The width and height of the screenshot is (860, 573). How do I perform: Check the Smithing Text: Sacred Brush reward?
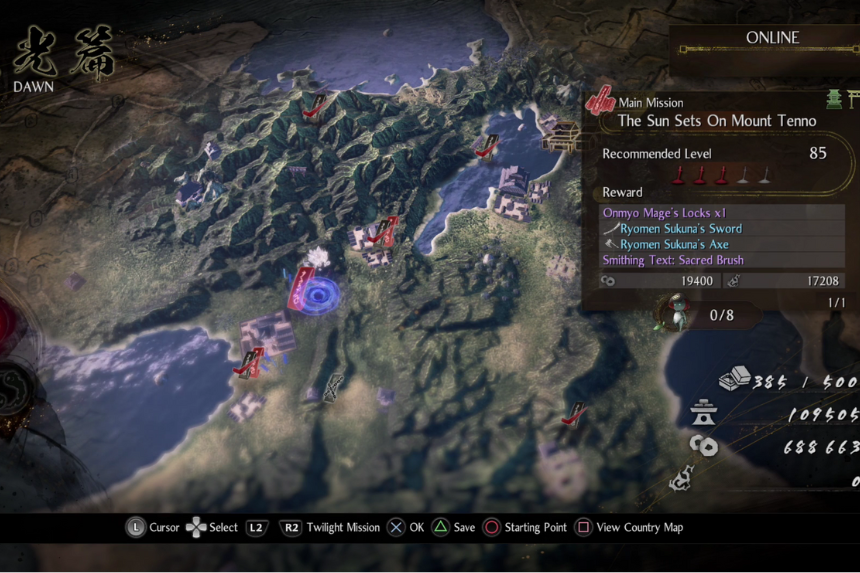[673, 260]
